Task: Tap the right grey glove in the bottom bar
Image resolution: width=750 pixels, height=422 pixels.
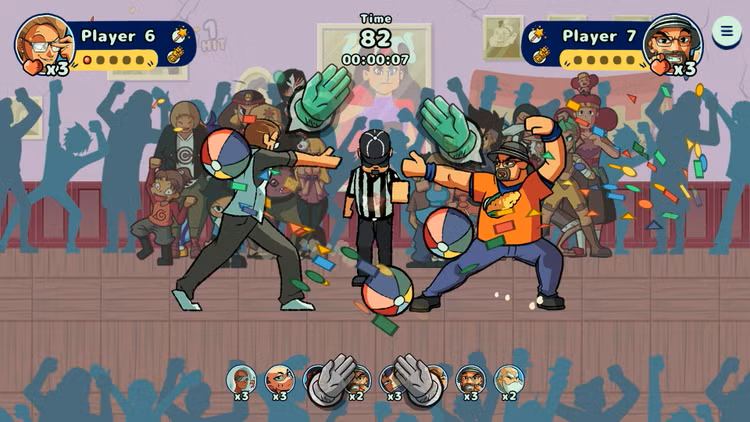Action: click(x=416, y=379)
